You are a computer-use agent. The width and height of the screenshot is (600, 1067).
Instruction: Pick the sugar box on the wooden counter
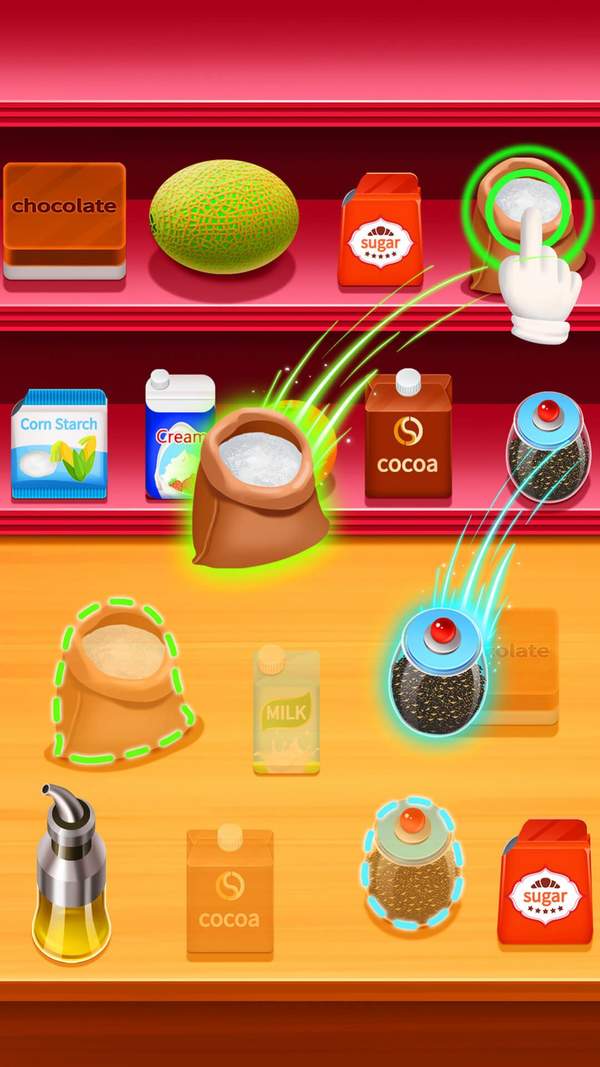coord(544,884)
